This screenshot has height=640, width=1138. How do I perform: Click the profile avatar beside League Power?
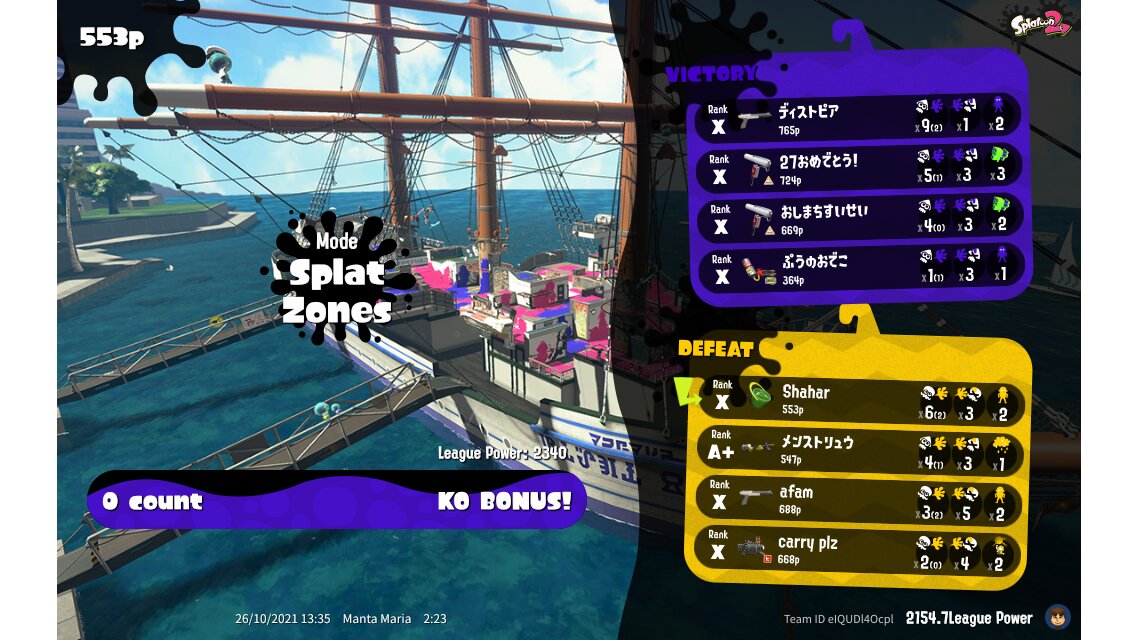(1057, 617)
